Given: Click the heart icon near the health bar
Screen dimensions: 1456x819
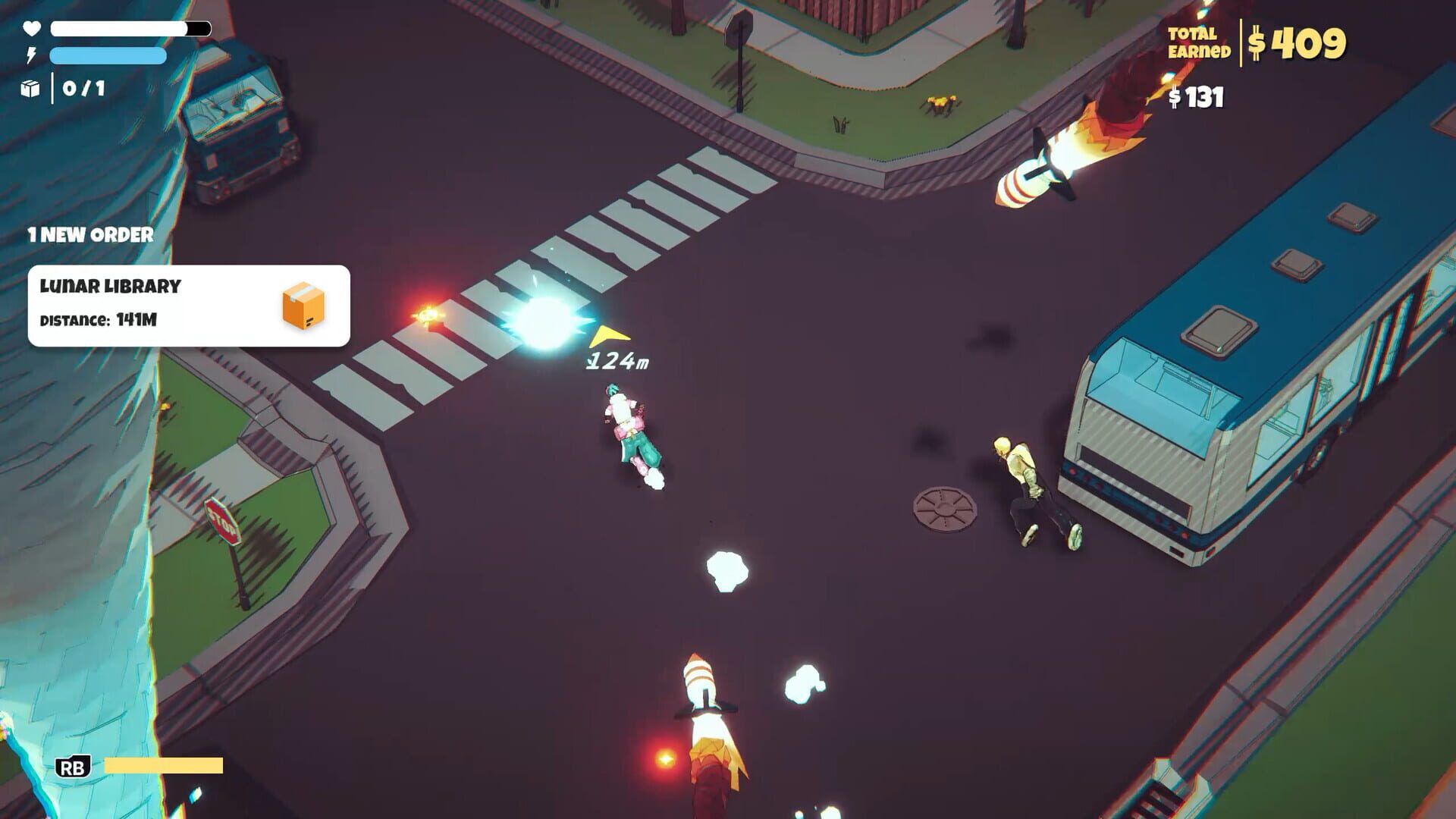Looking at the screenshot, I should tap(30, 30).
